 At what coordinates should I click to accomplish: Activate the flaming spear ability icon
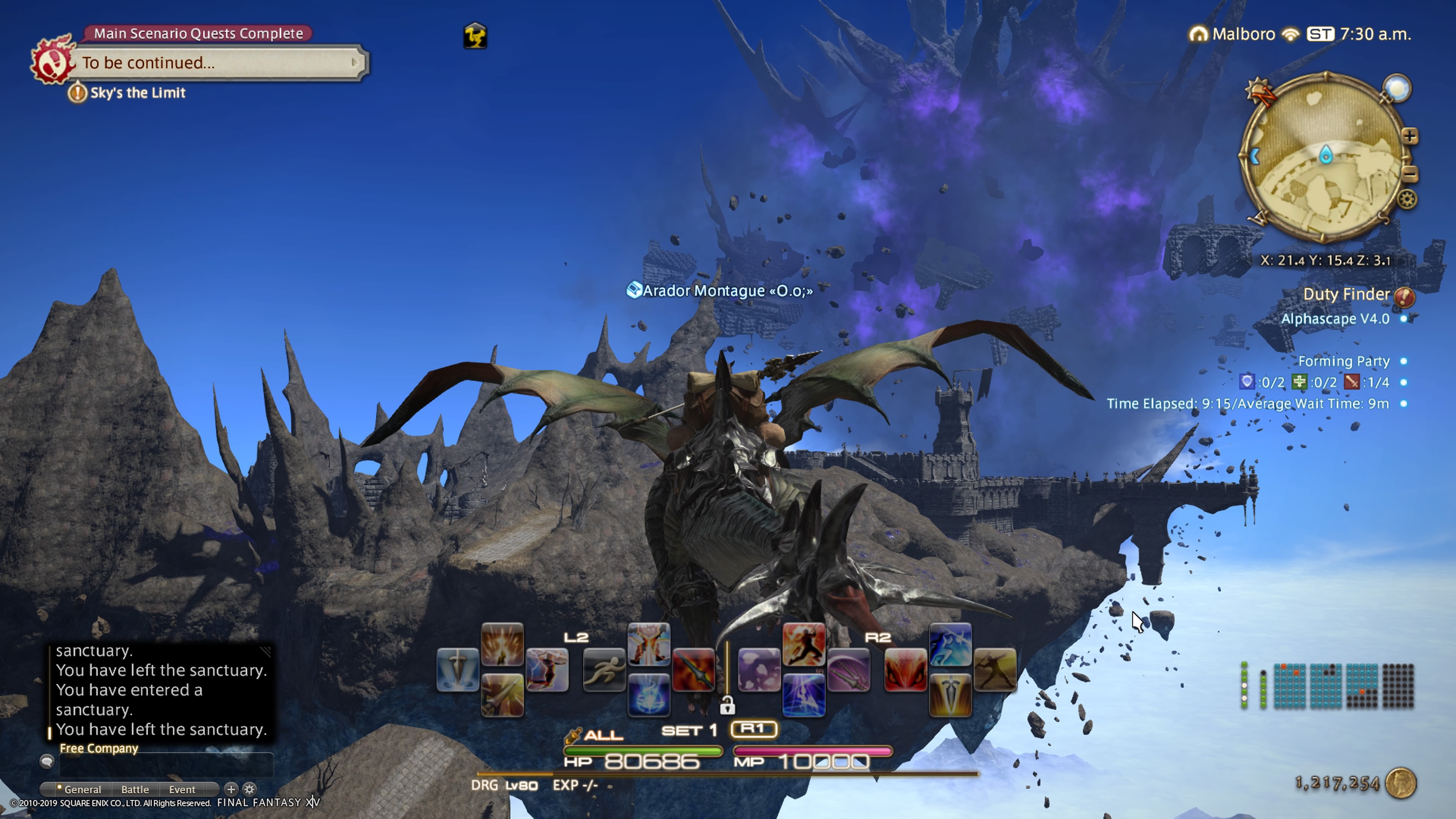[693, 670]
